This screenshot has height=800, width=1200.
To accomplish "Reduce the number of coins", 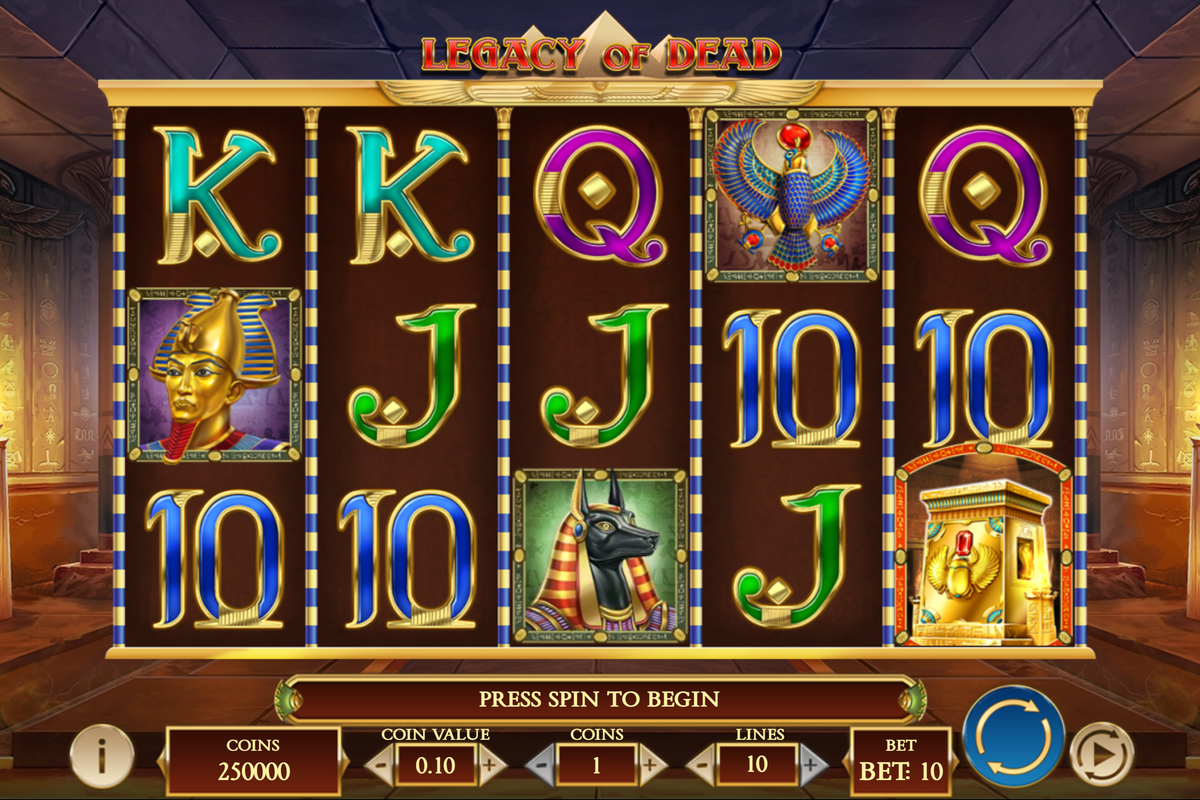I will 541,765.
